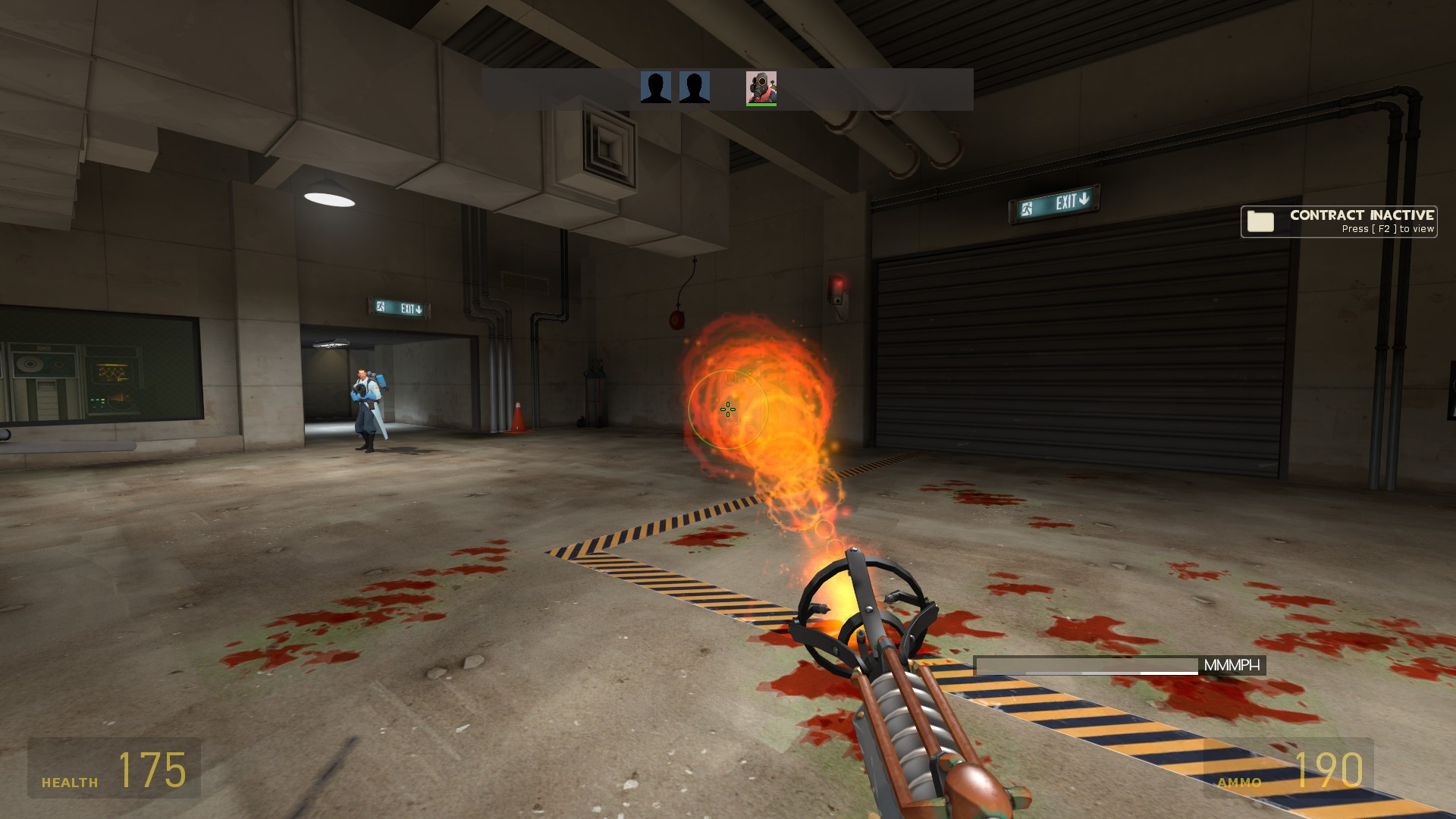Image resolution: width=1456 pixels, height=819 pixels.
Task: Select the Pyro class portrait
Action: pos(761,87)
